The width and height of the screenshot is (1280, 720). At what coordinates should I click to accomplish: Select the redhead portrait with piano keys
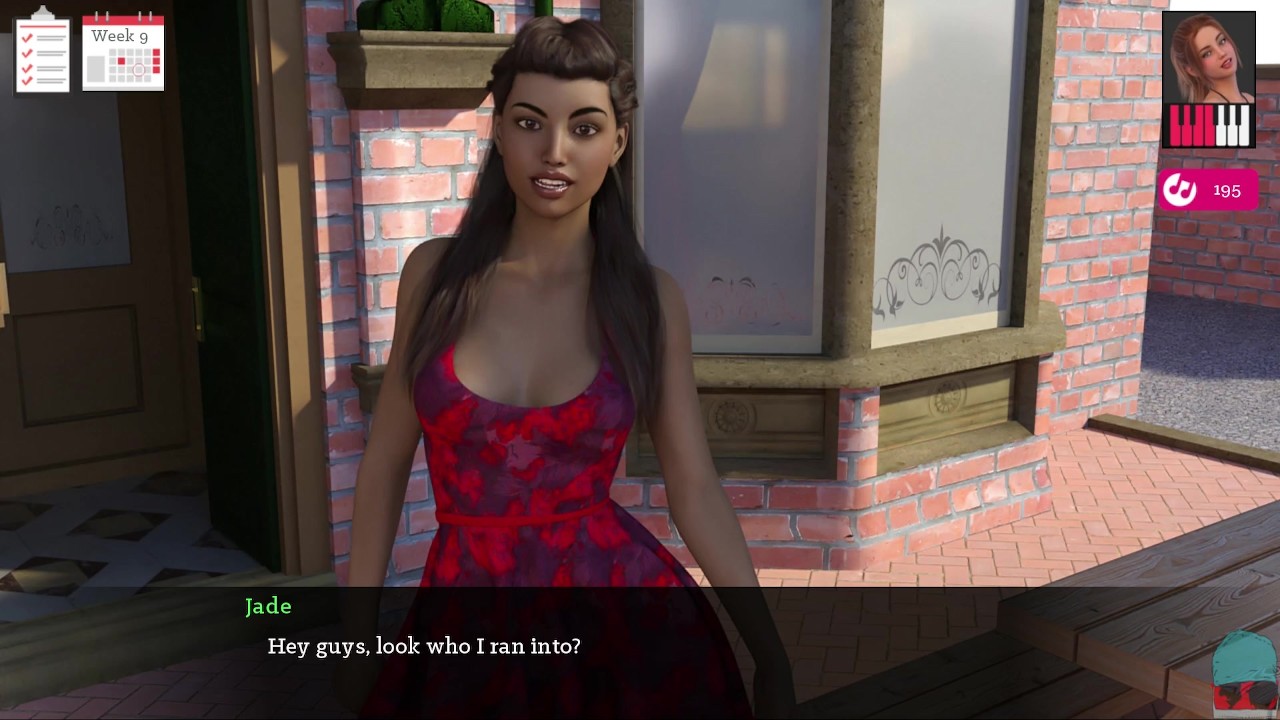click(x=1208, y=80)
